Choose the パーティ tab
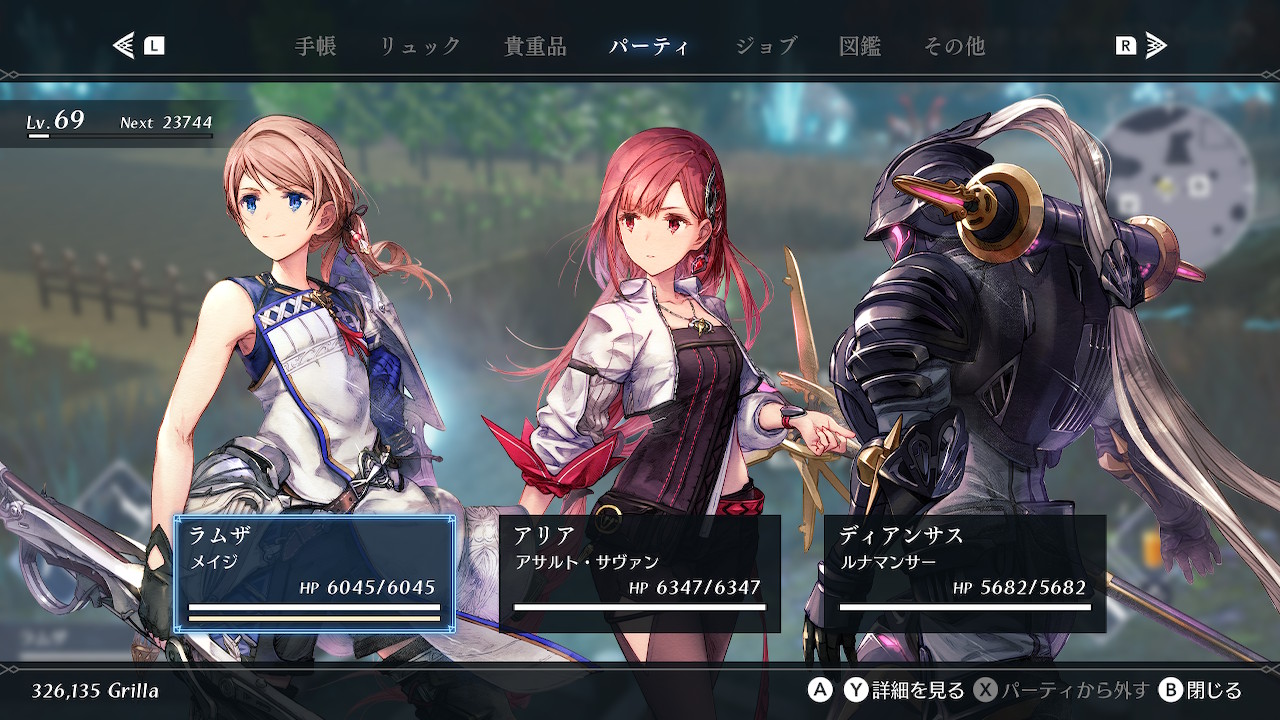This screenshot has width=1280, height=720. (649, 46)
